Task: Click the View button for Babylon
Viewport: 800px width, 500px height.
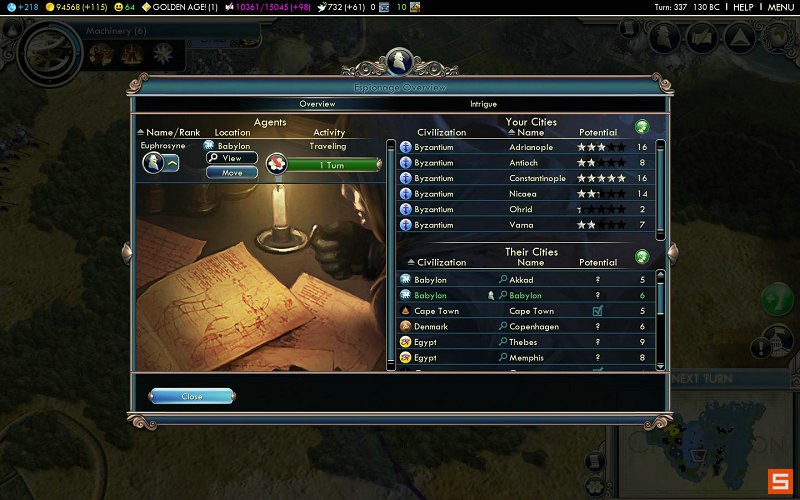Action: [x=225, y=158]
